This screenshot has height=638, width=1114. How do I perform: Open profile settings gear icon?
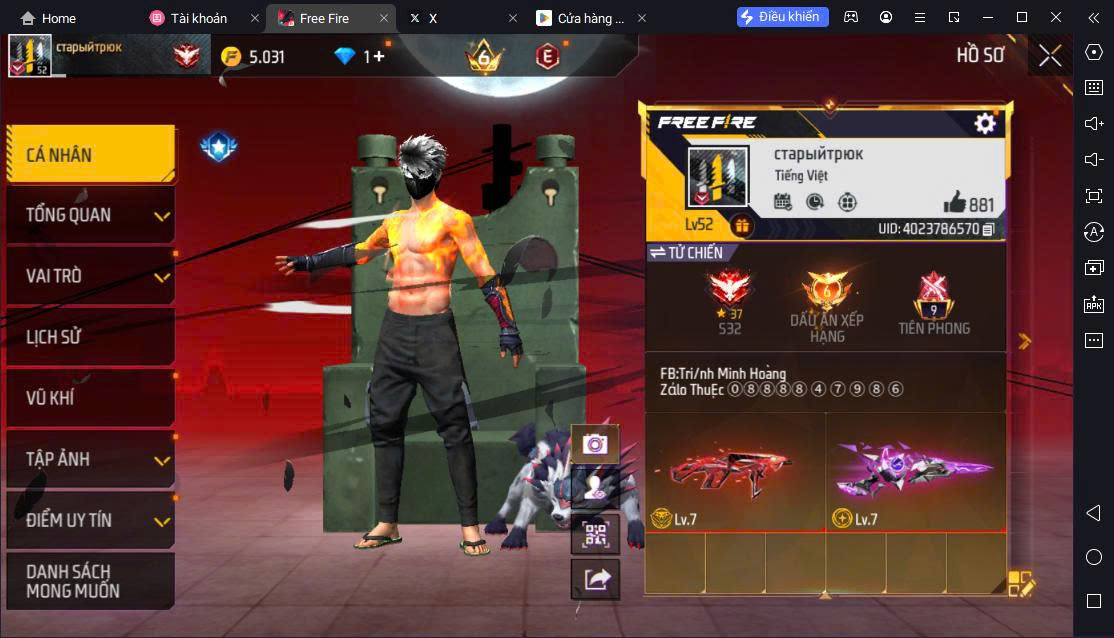(985, 123)
